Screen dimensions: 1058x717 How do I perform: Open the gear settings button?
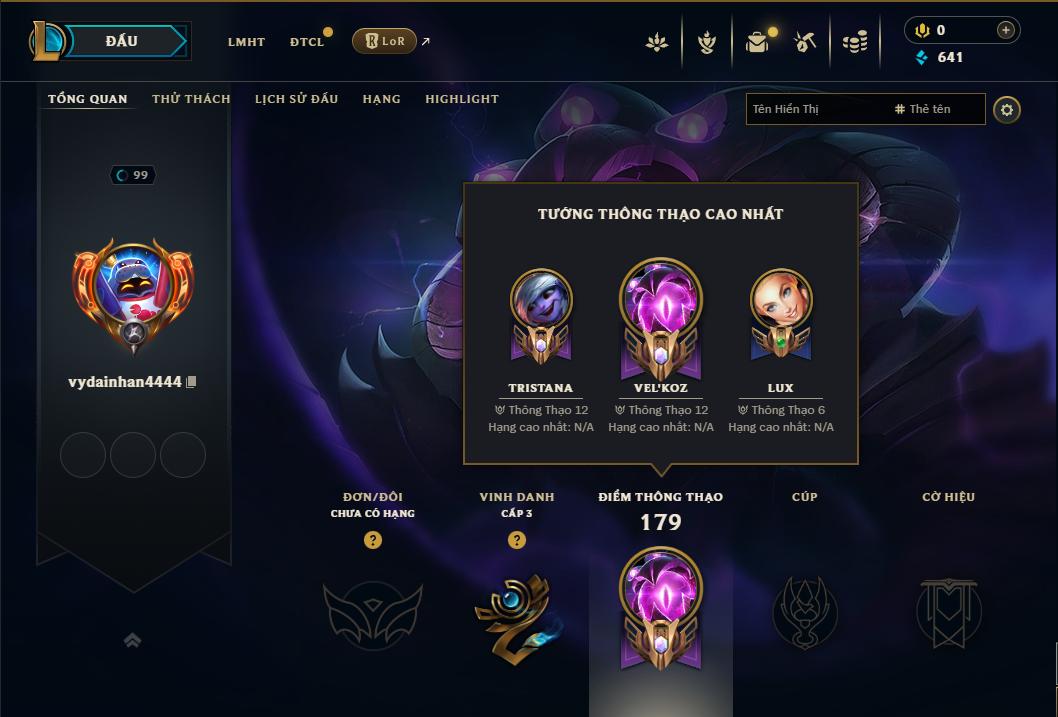coord(1007,109)
